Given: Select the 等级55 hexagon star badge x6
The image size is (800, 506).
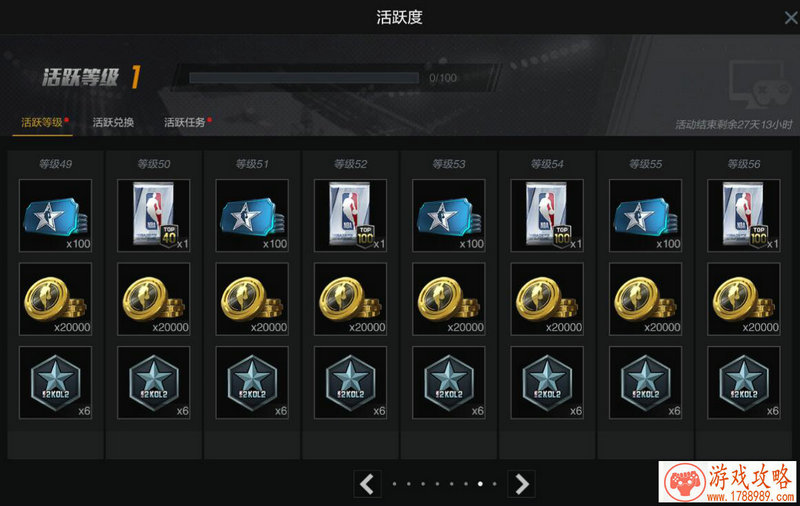Looking at the screenshot, I should pos(645,382).
